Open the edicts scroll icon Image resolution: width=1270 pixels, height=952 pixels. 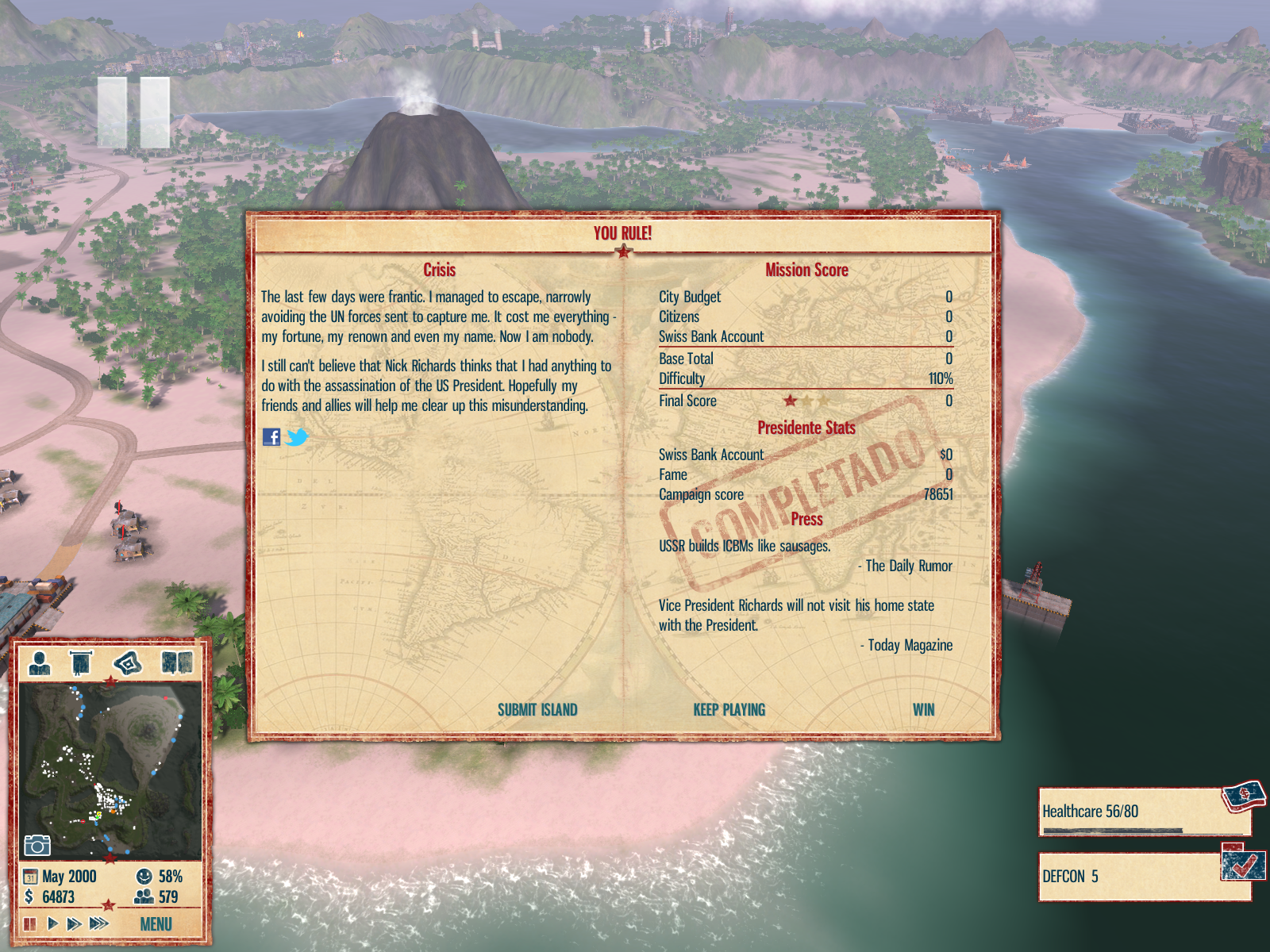coord(81,662)
